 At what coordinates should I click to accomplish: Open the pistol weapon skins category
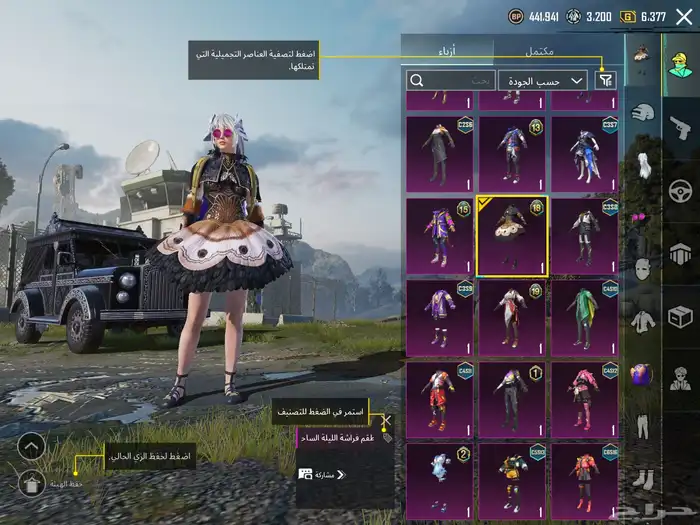681,129
